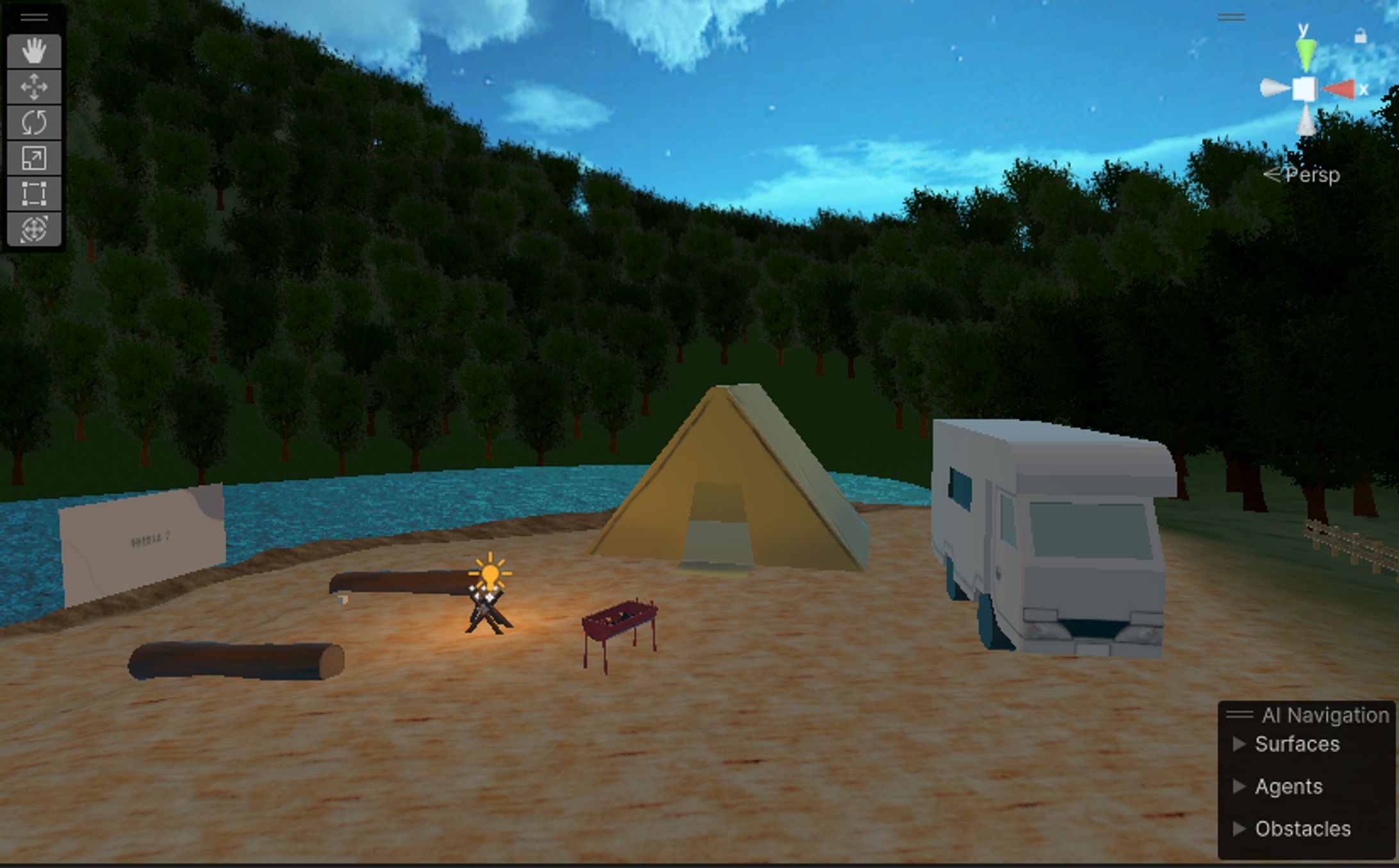Screen dimensions: 1399x868
Task: Activate the combined Transform tool
Action: tap(34, 229)
